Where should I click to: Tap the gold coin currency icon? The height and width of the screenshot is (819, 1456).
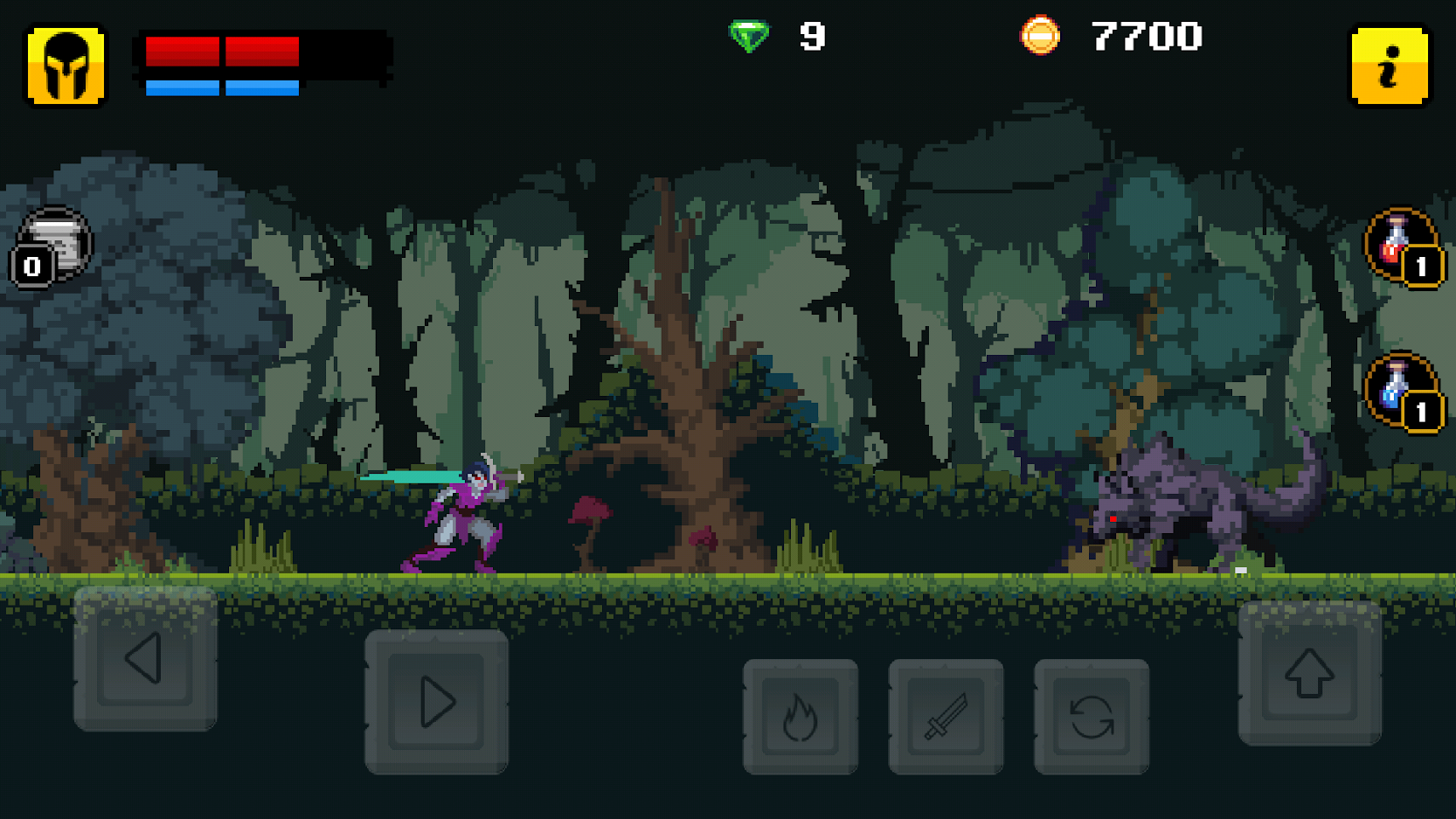click(1041, 37)
